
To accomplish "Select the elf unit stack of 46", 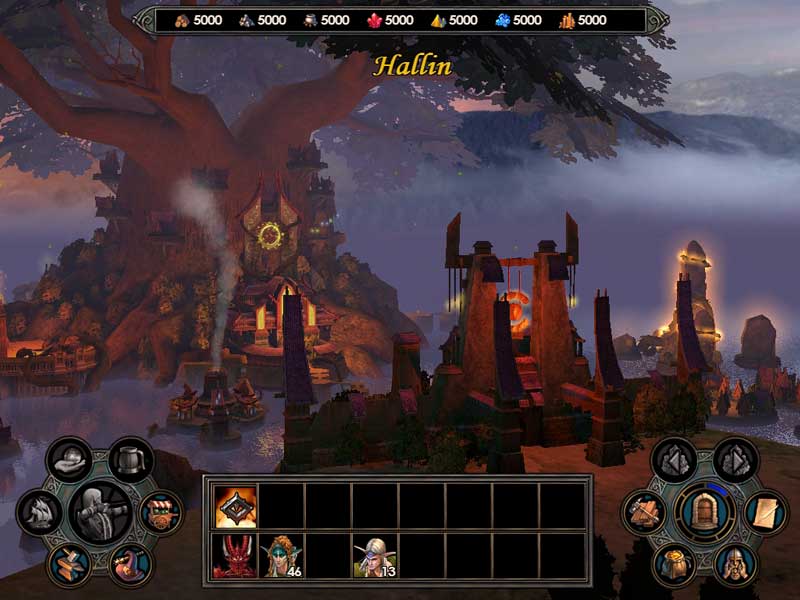I will pyautogui.click(x=282, y=556).
